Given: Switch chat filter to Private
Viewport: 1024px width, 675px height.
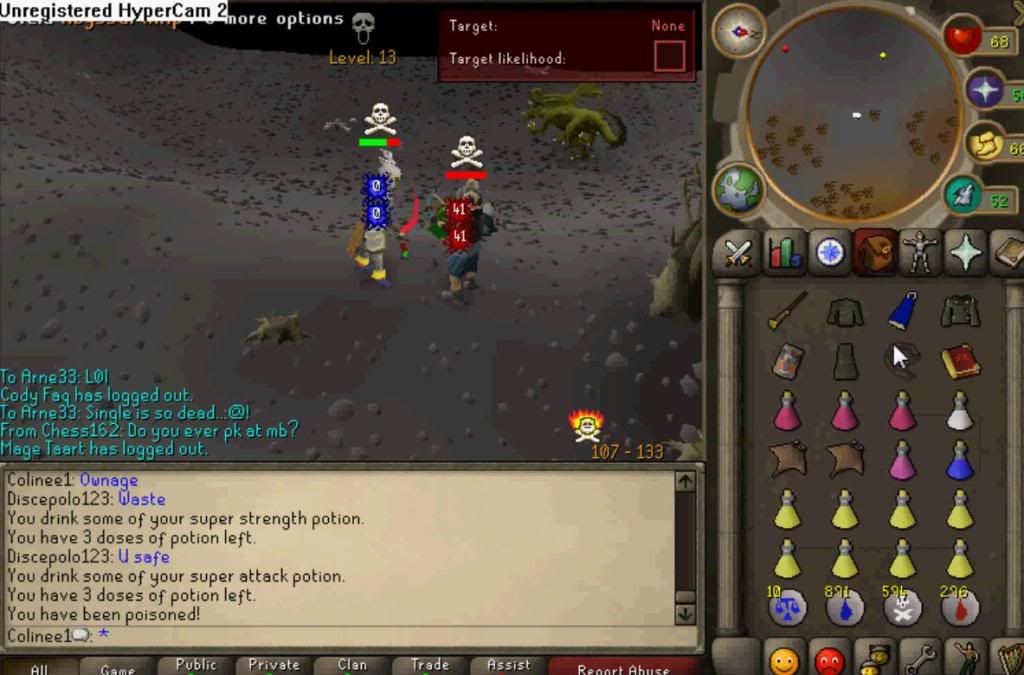Looking at the screenshot, I should 274,665.
